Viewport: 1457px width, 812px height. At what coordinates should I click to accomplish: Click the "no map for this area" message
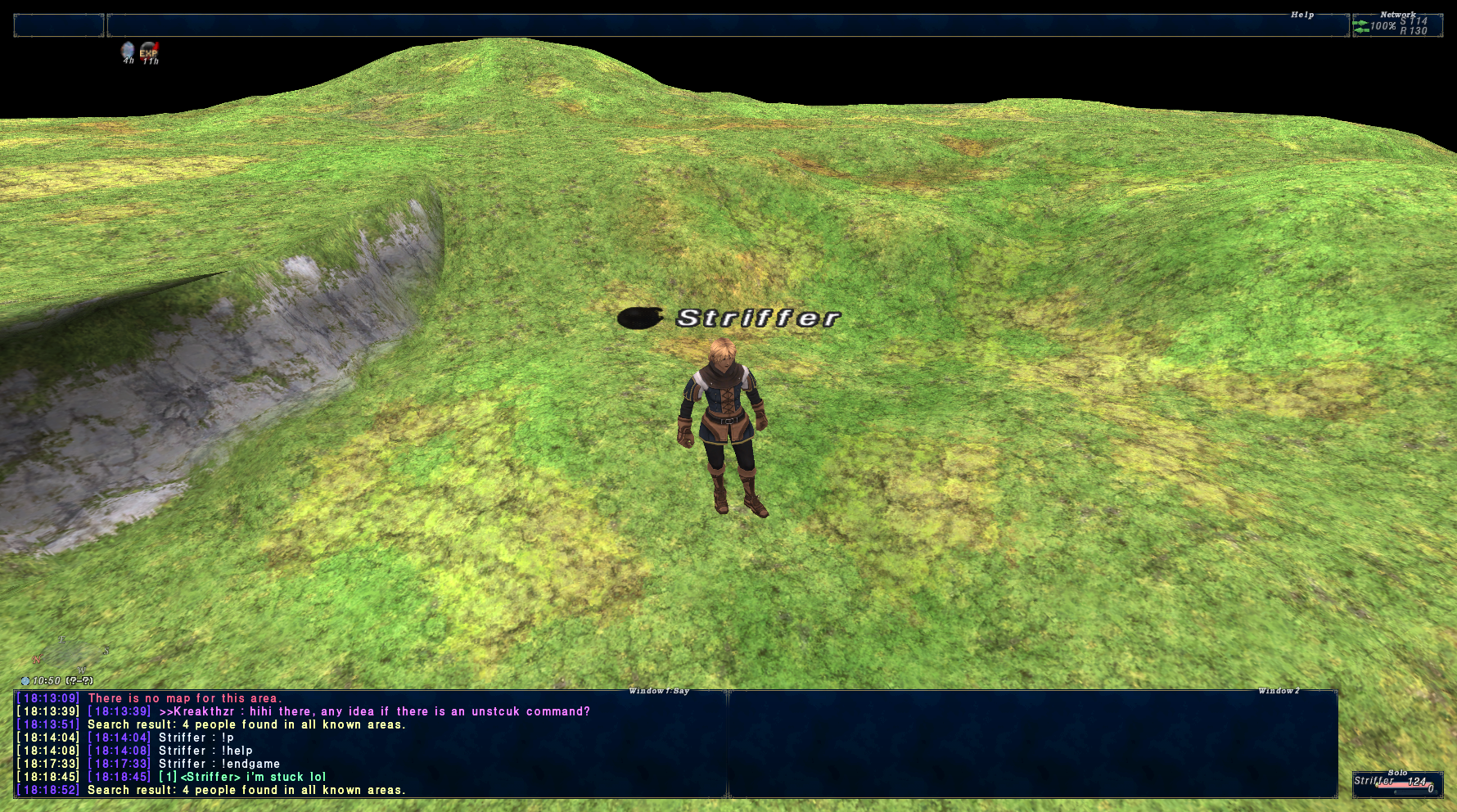click(x=184, y=698)
